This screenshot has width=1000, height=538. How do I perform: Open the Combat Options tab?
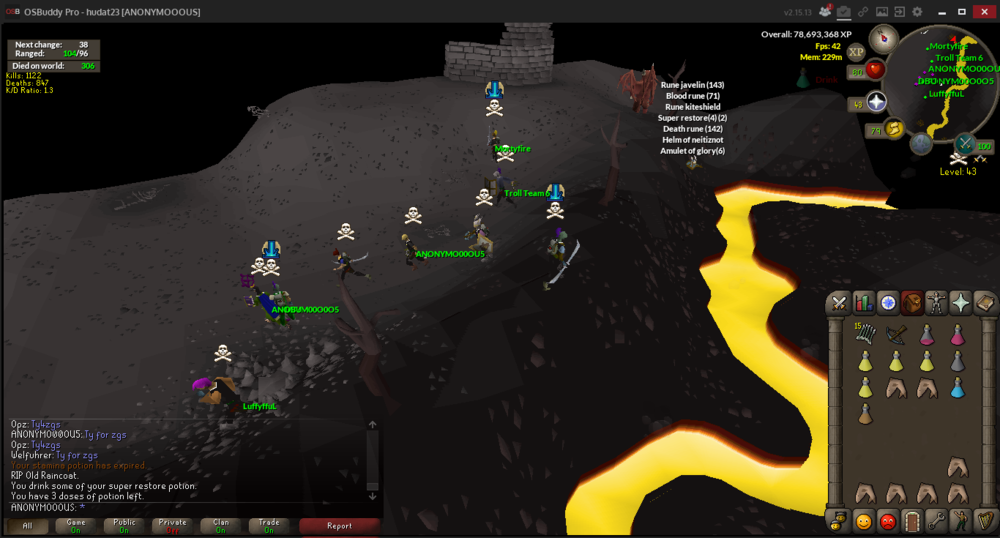pyautogui.click(x=839, y=303)
